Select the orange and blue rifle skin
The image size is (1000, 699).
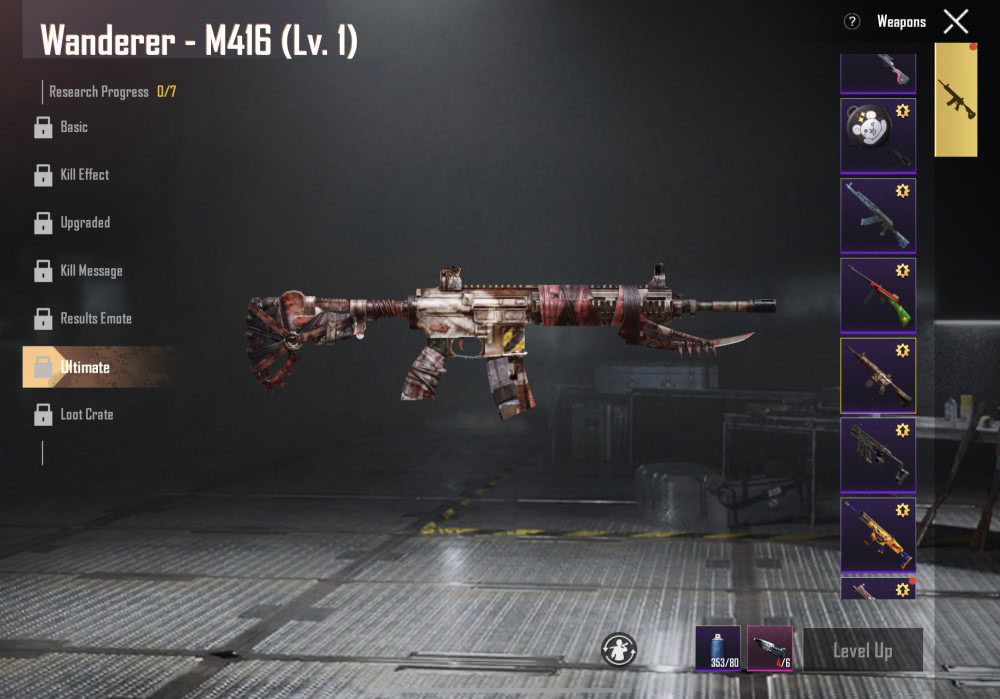pyautogui.click(x=878, y=534)
